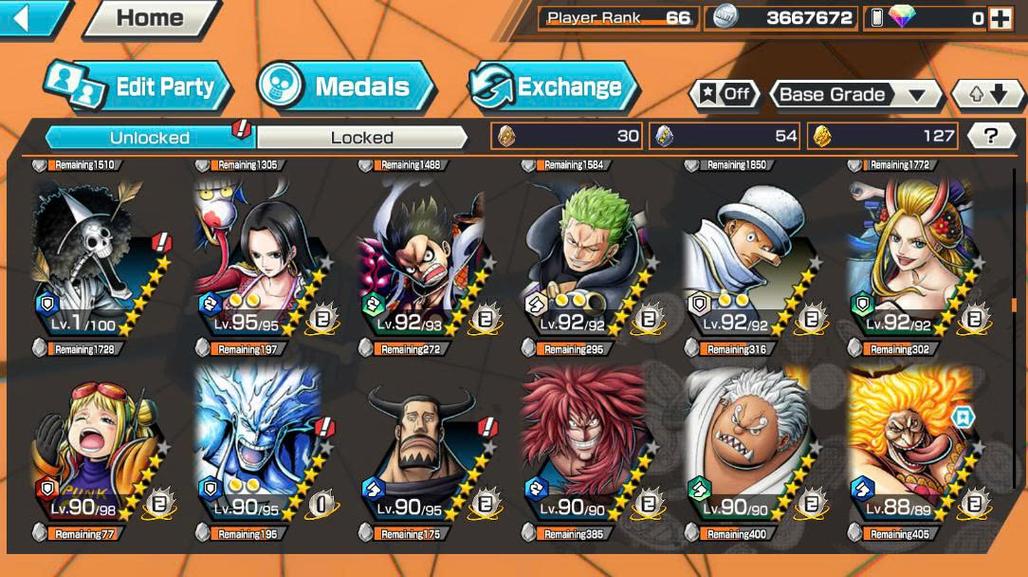The image size is (1028, 577).
Task: Open the Medals screen
Action: click(345, 87)
